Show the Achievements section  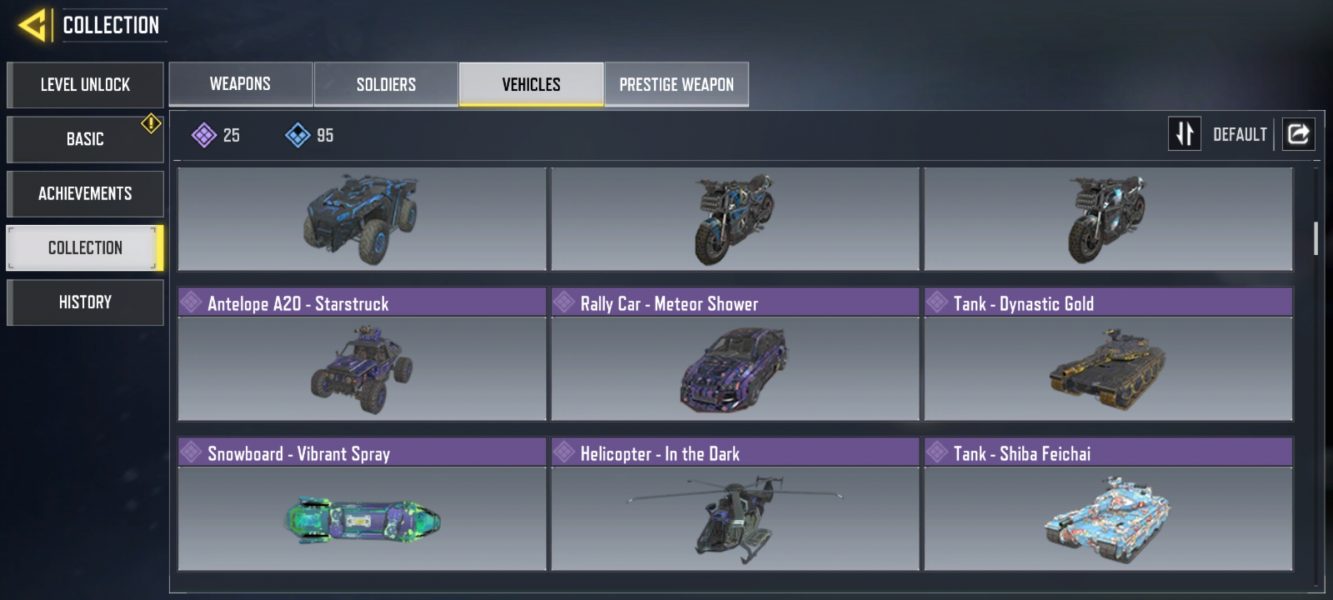click(x=85, y=193)
